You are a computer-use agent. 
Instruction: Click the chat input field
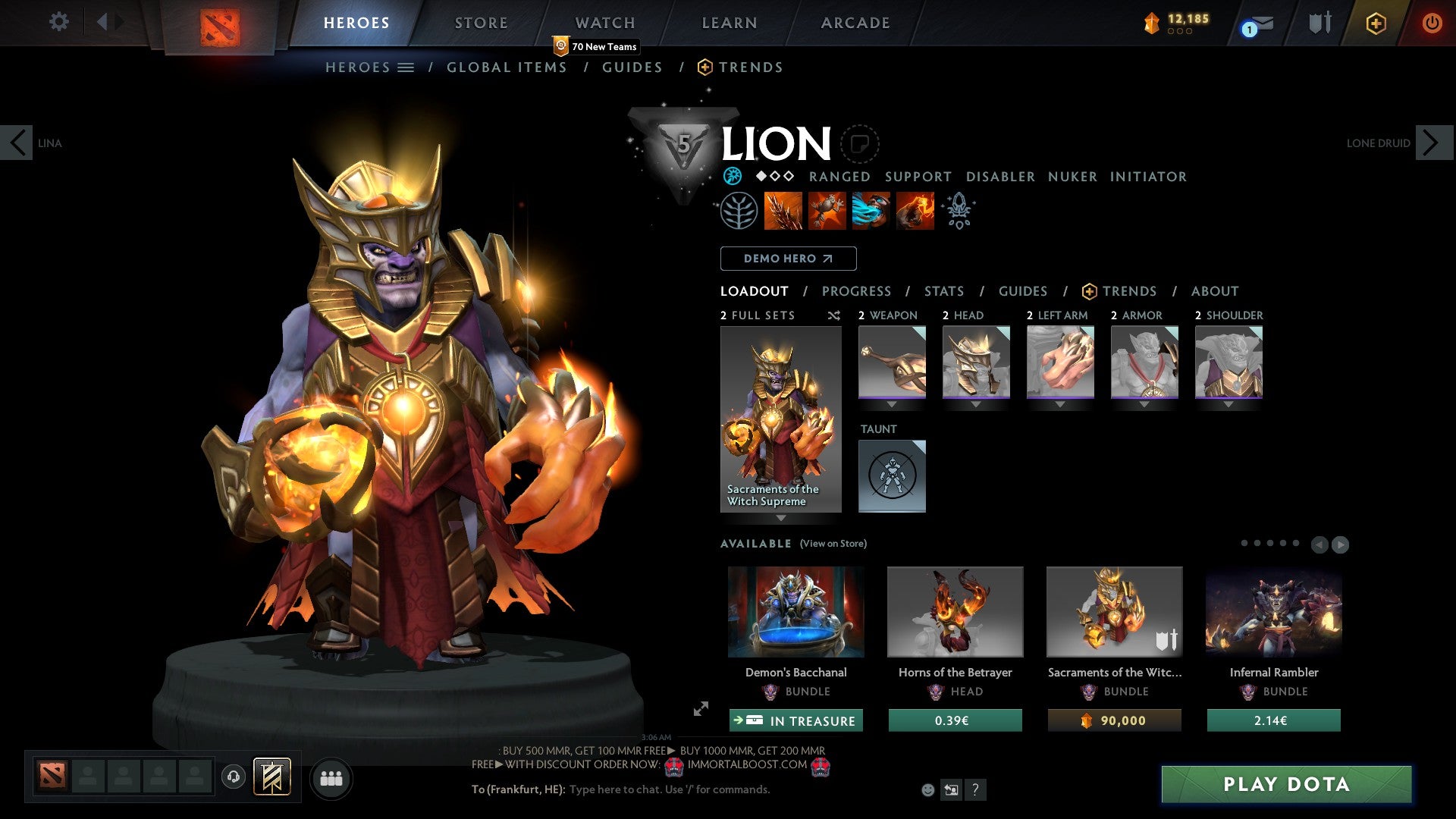coord(667,789)
